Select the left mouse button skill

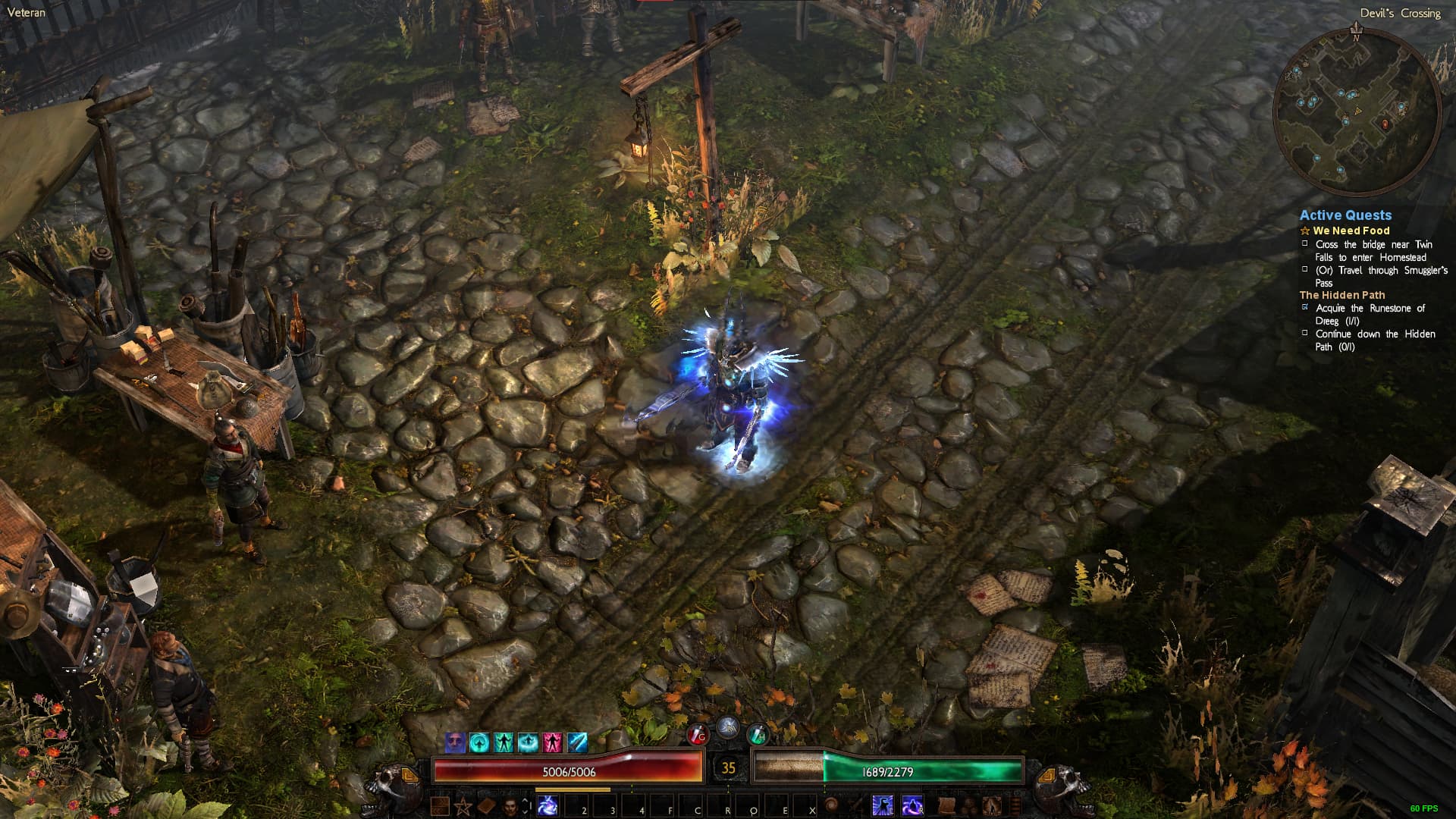click(x=883, y=805)
